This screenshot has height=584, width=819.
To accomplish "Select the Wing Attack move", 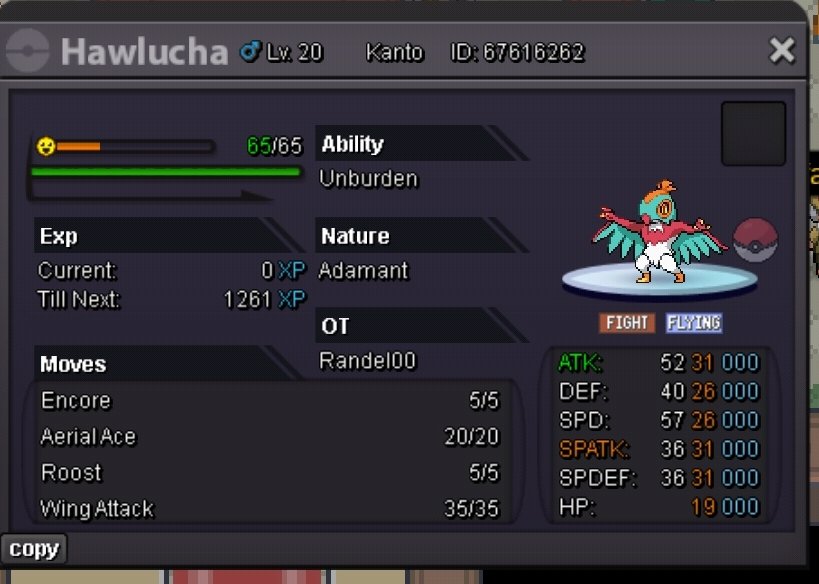I will (270, 509).
